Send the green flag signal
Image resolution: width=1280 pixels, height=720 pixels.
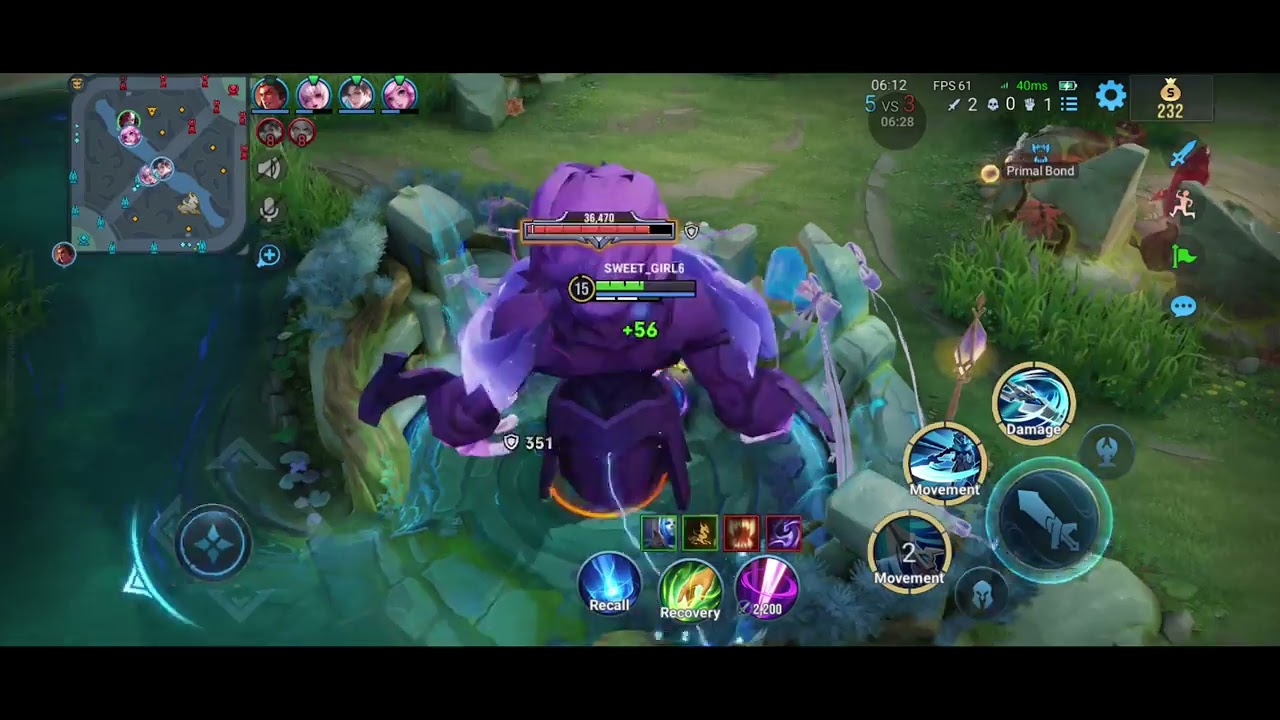pos(1184,257)
